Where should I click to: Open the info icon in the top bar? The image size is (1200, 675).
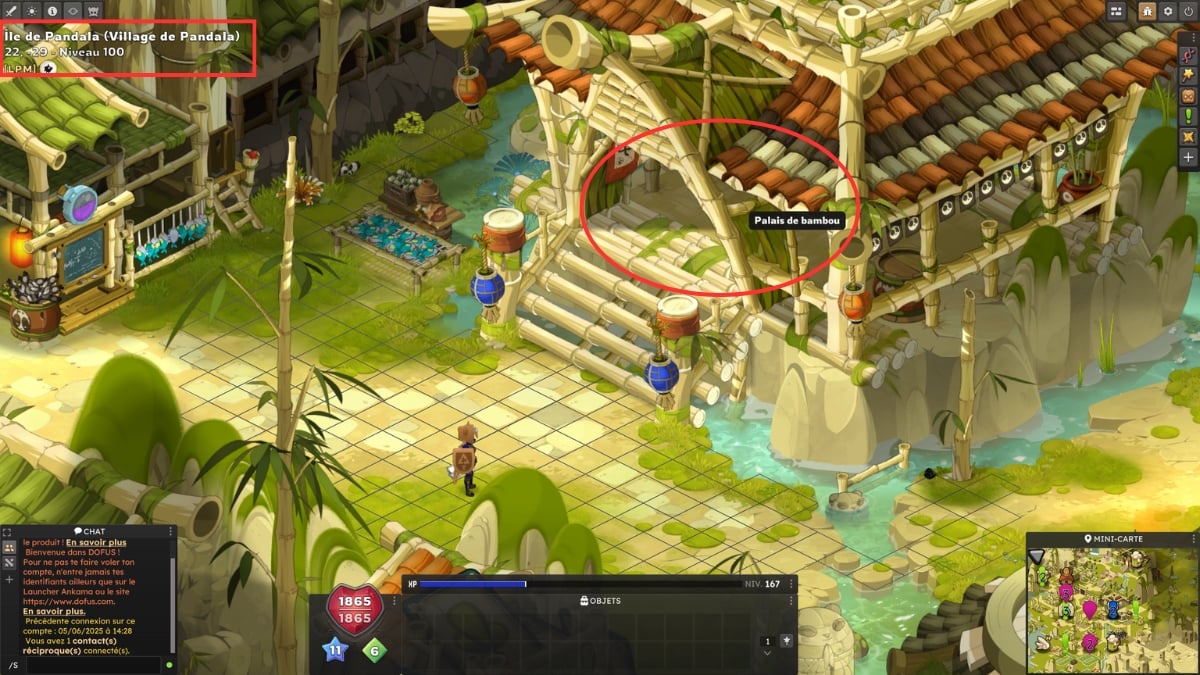[x=53, y=10]
